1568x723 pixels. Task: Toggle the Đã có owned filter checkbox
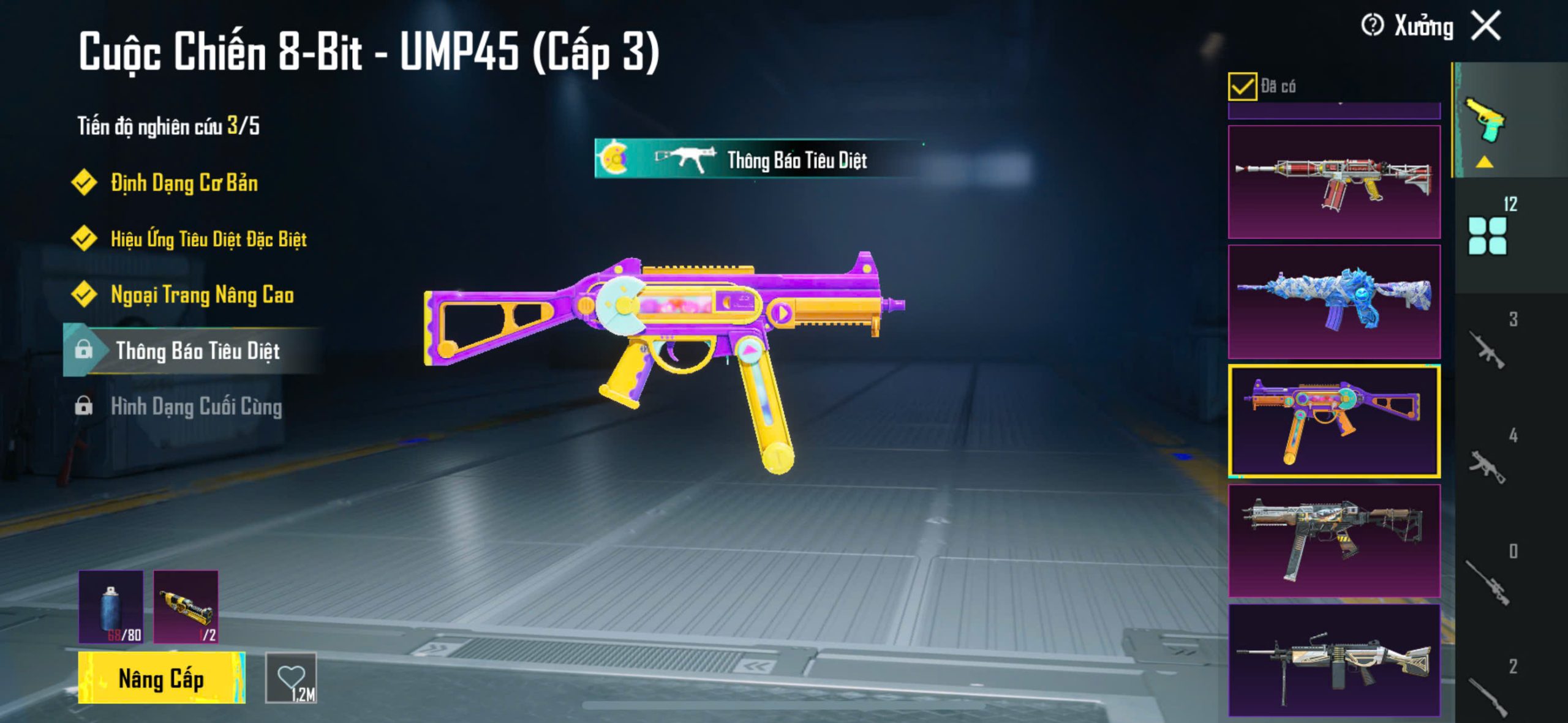(x=1242, y=86)
